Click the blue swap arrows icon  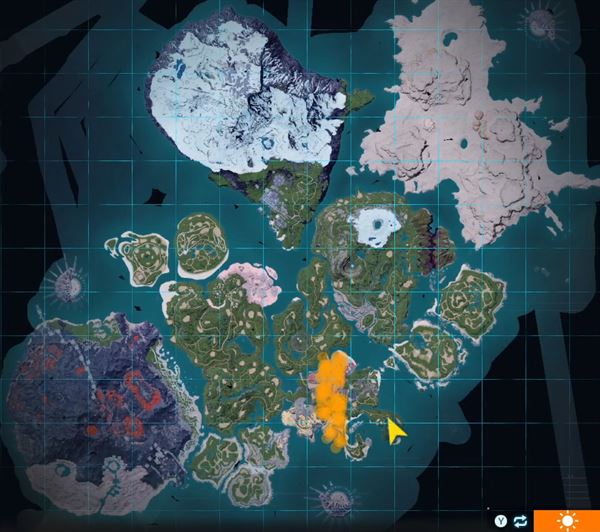(520, 521)
